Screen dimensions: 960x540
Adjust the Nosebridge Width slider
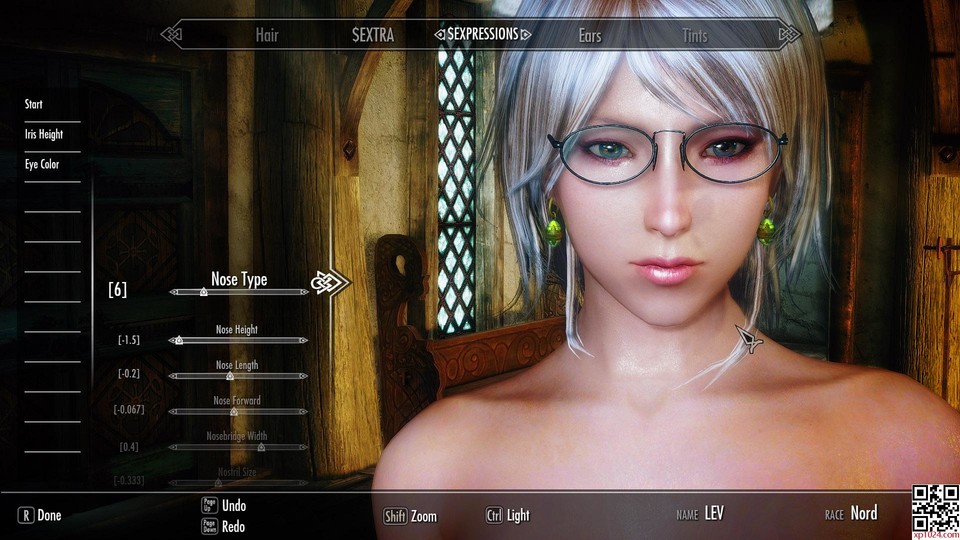(239, 447)
